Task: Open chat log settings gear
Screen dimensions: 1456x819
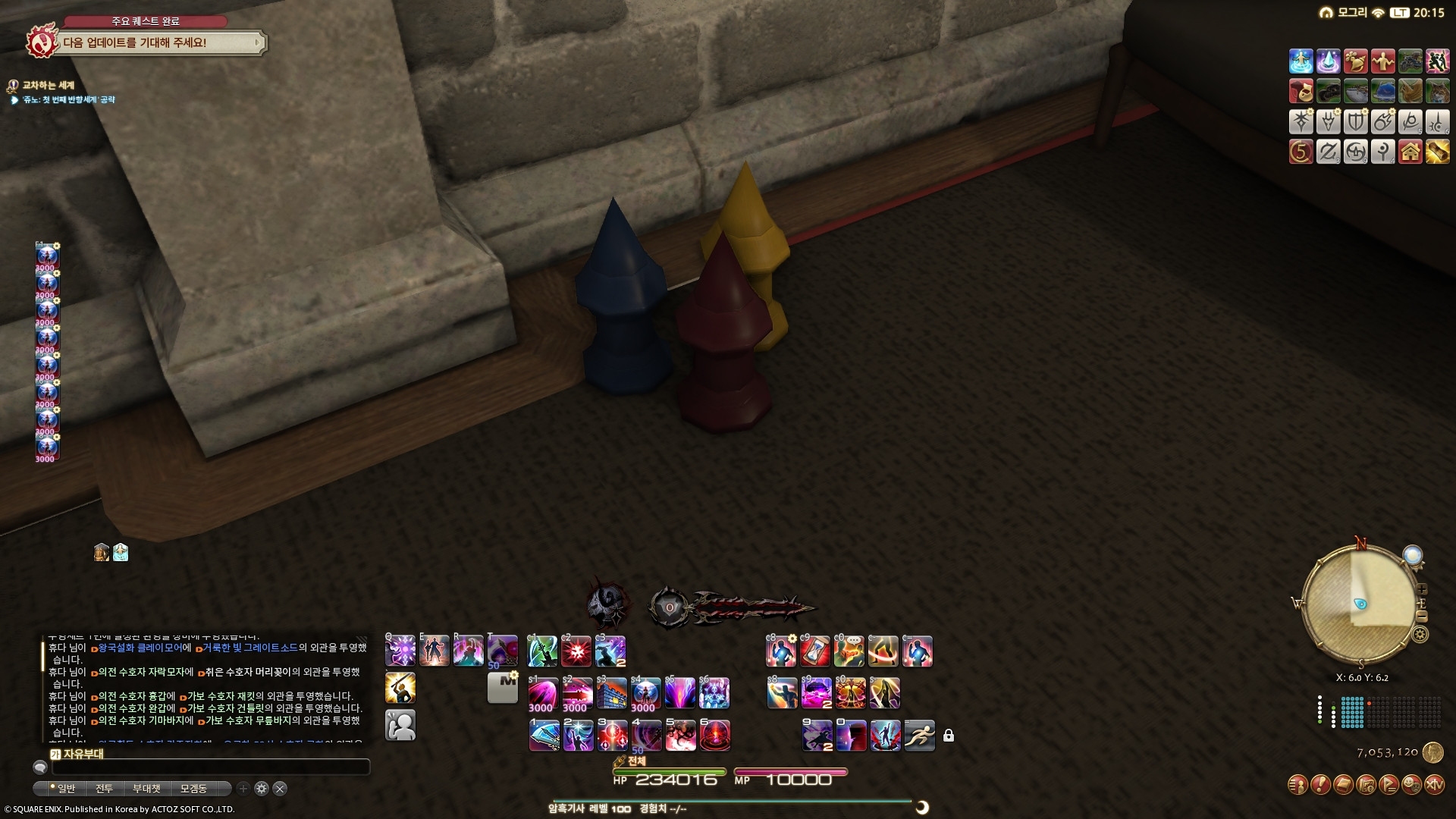Action: pyautogui.click(x=262, y=789)
